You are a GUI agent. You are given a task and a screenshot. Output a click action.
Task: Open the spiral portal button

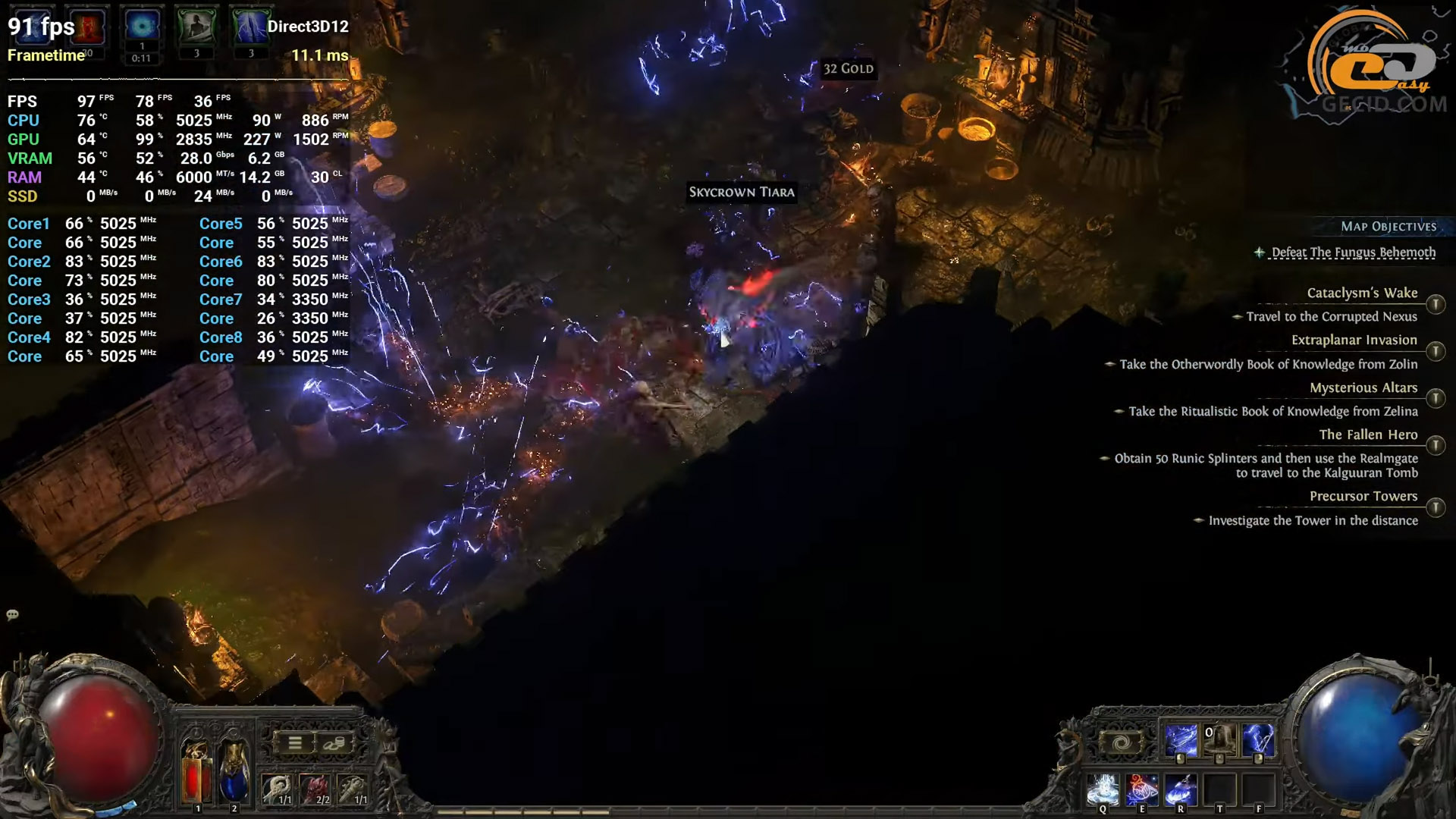[1121, 743]
